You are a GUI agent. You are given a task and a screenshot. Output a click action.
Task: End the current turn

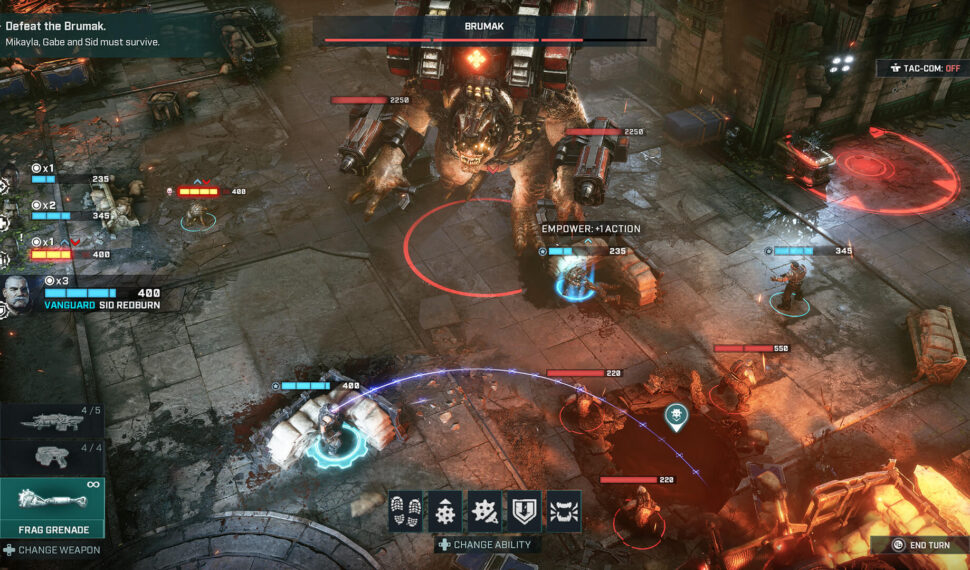coord(922,545)
